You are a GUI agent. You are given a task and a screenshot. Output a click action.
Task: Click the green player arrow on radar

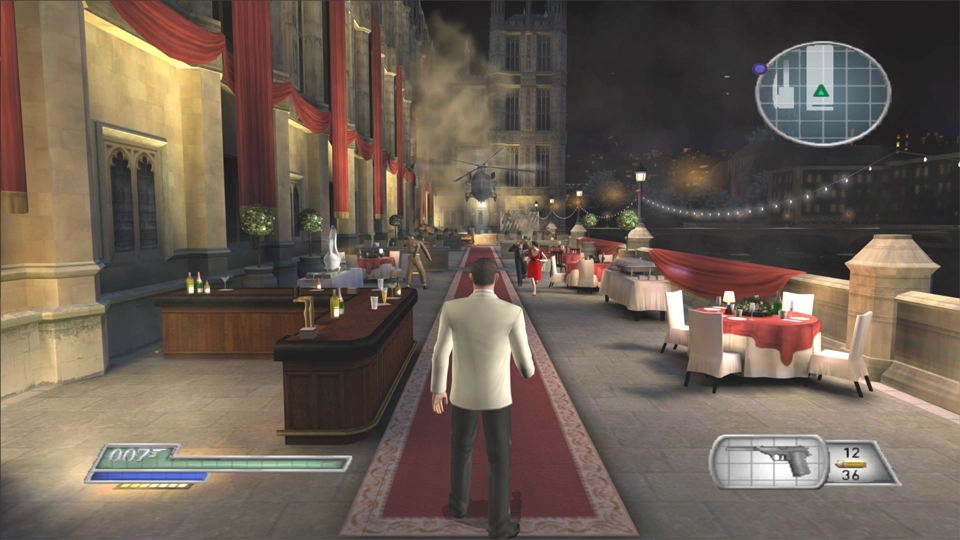(x=821, y=91)
